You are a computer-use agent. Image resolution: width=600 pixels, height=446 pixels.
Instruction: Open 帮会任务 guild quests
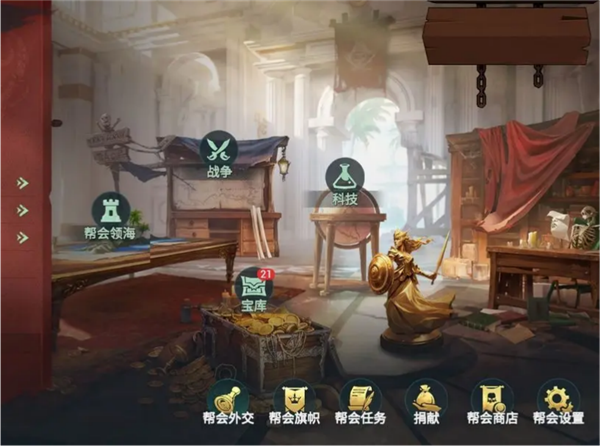pos(360,399)
